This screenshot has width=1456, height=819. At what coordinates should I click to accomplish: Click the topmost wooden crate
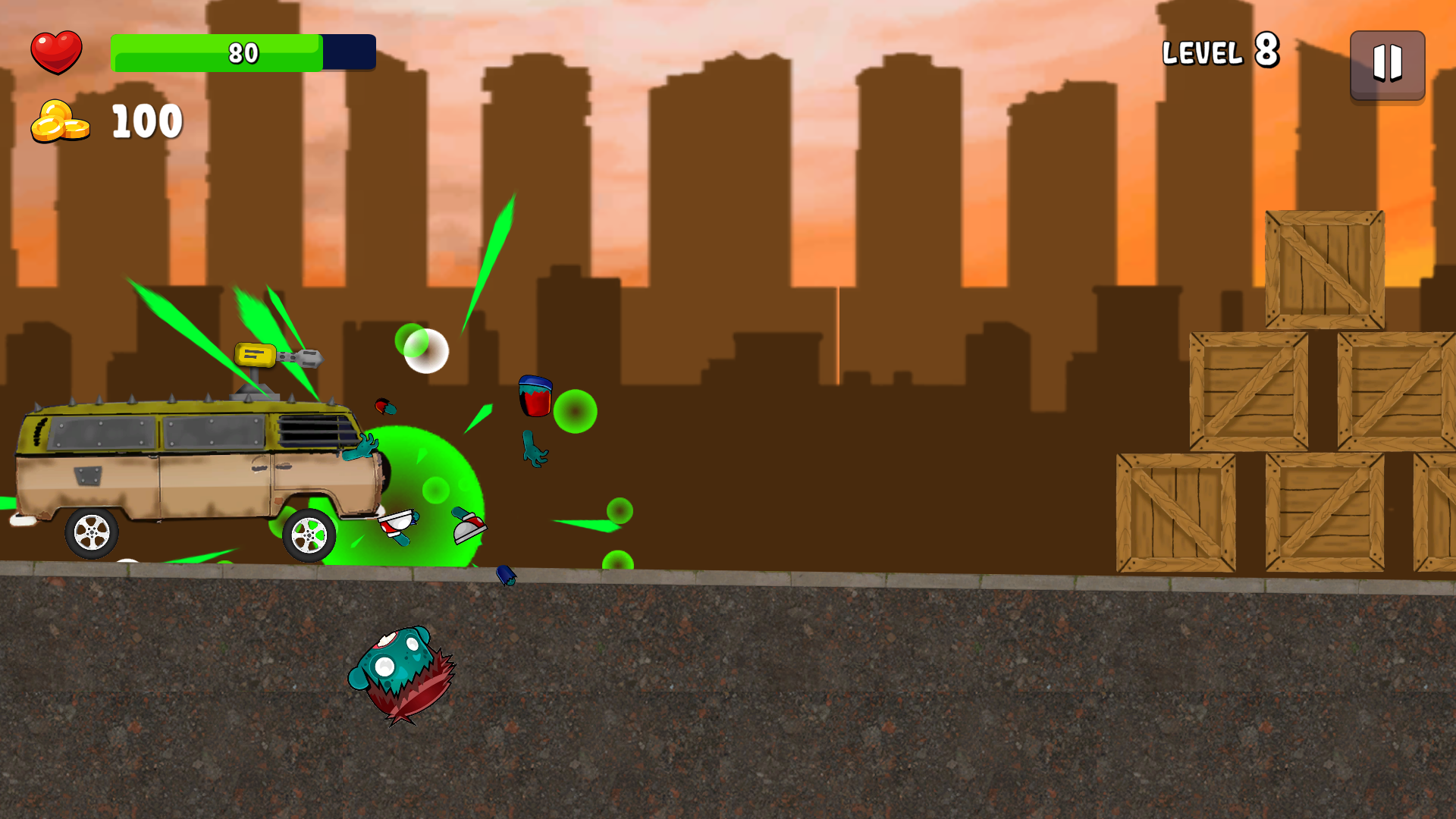pyautogui.click(x=1323, y=269)
